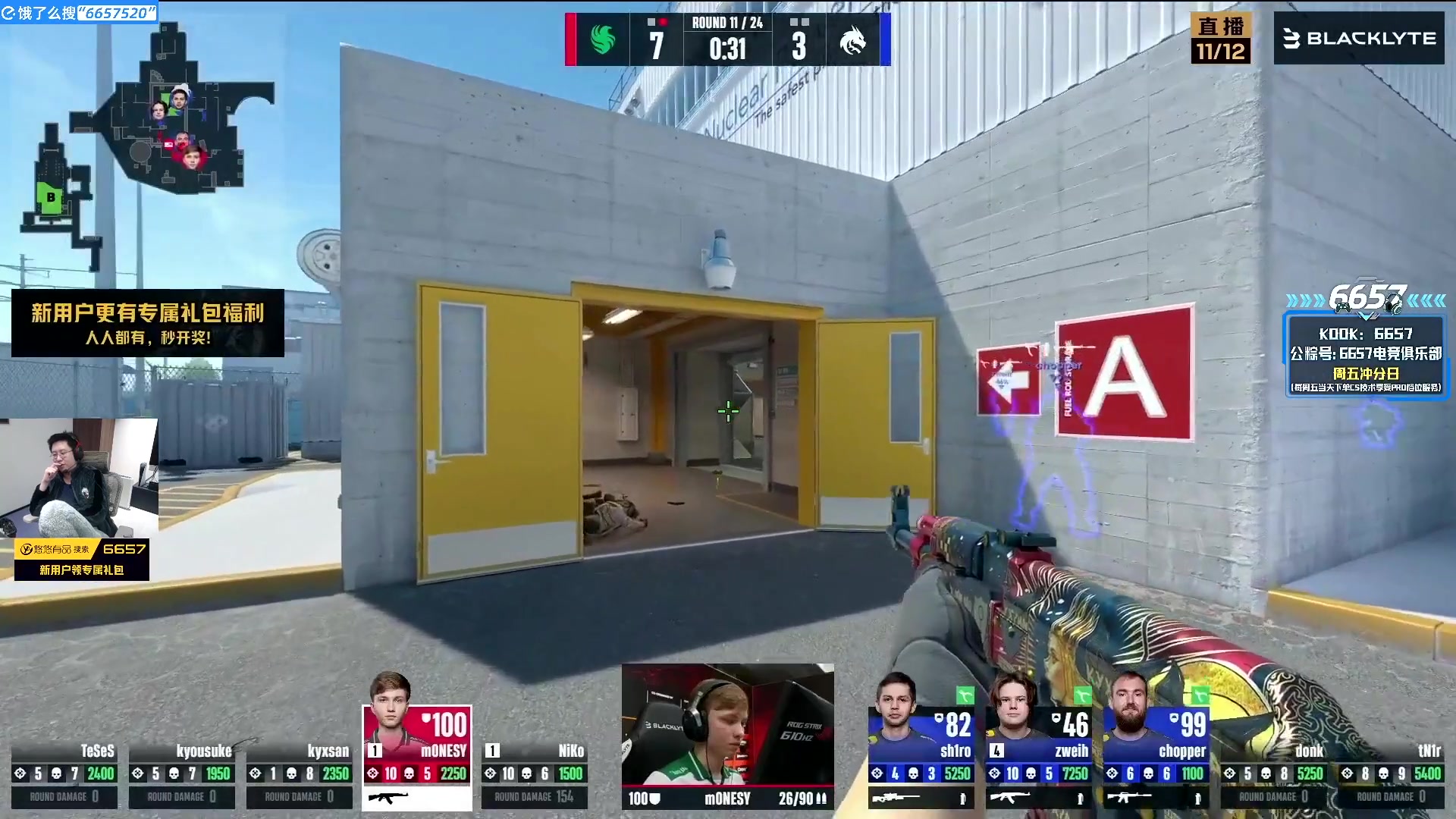The image size is (1456, 819).
Task: Pick NiKo player card
Action: pos(534,773)
